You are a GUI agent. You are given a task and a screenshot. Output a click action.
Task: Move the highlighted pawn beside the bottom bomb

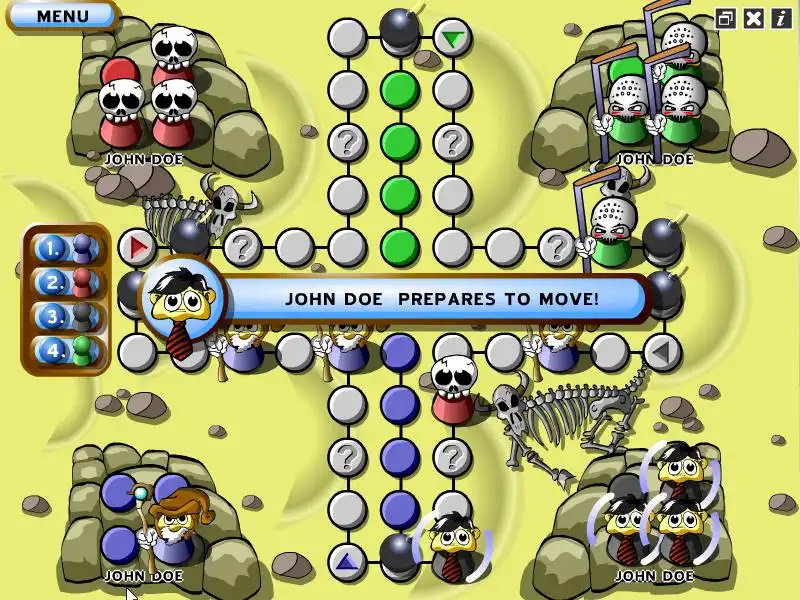tap(450, 543)
